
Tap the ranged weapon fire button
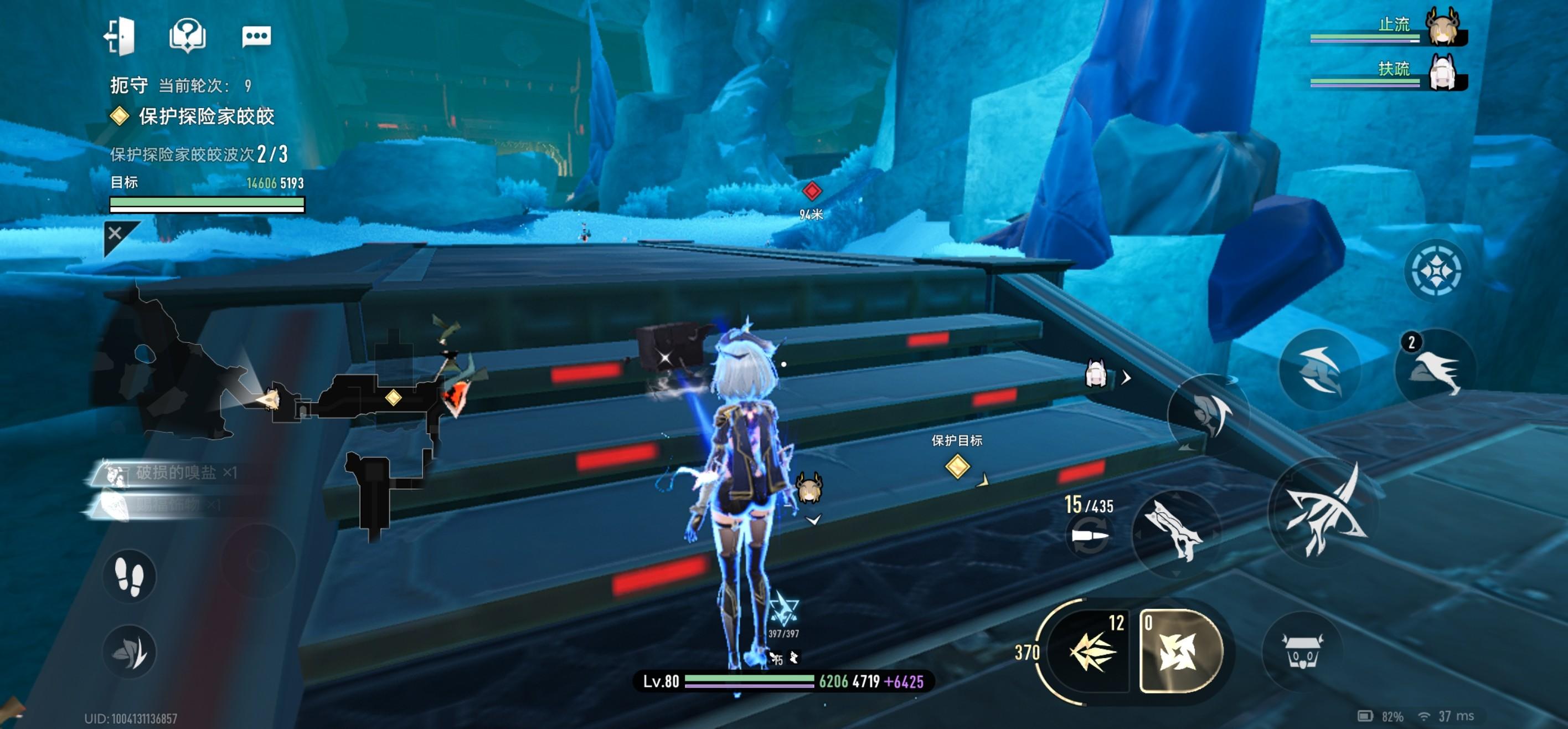(1175, 532)
